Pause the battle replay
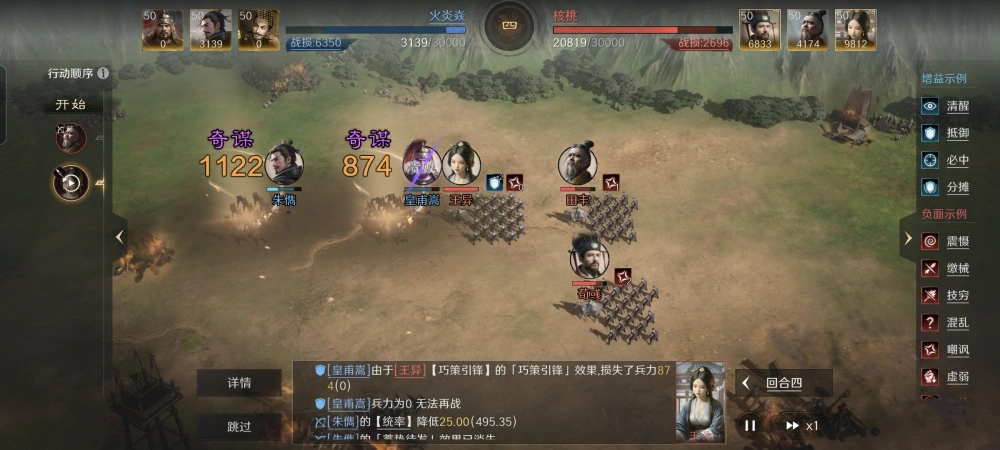Image resolution: width=1000 pixels, height=450 pixels. (x=749, y=425)
